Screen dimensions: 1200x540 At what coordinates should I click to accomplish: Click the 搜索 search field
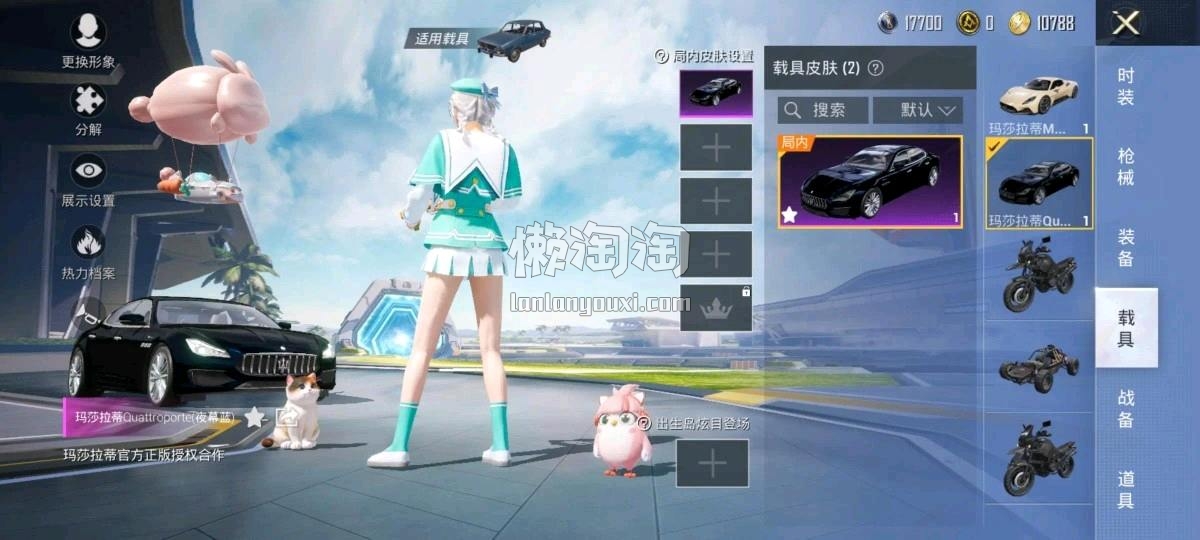823,110
